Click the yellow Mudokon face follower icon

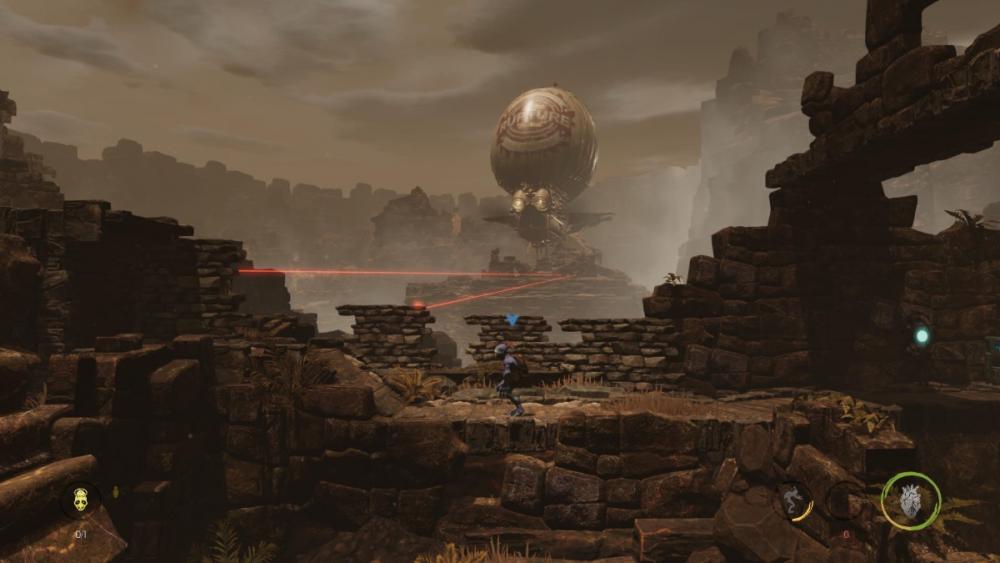(80, 499)
